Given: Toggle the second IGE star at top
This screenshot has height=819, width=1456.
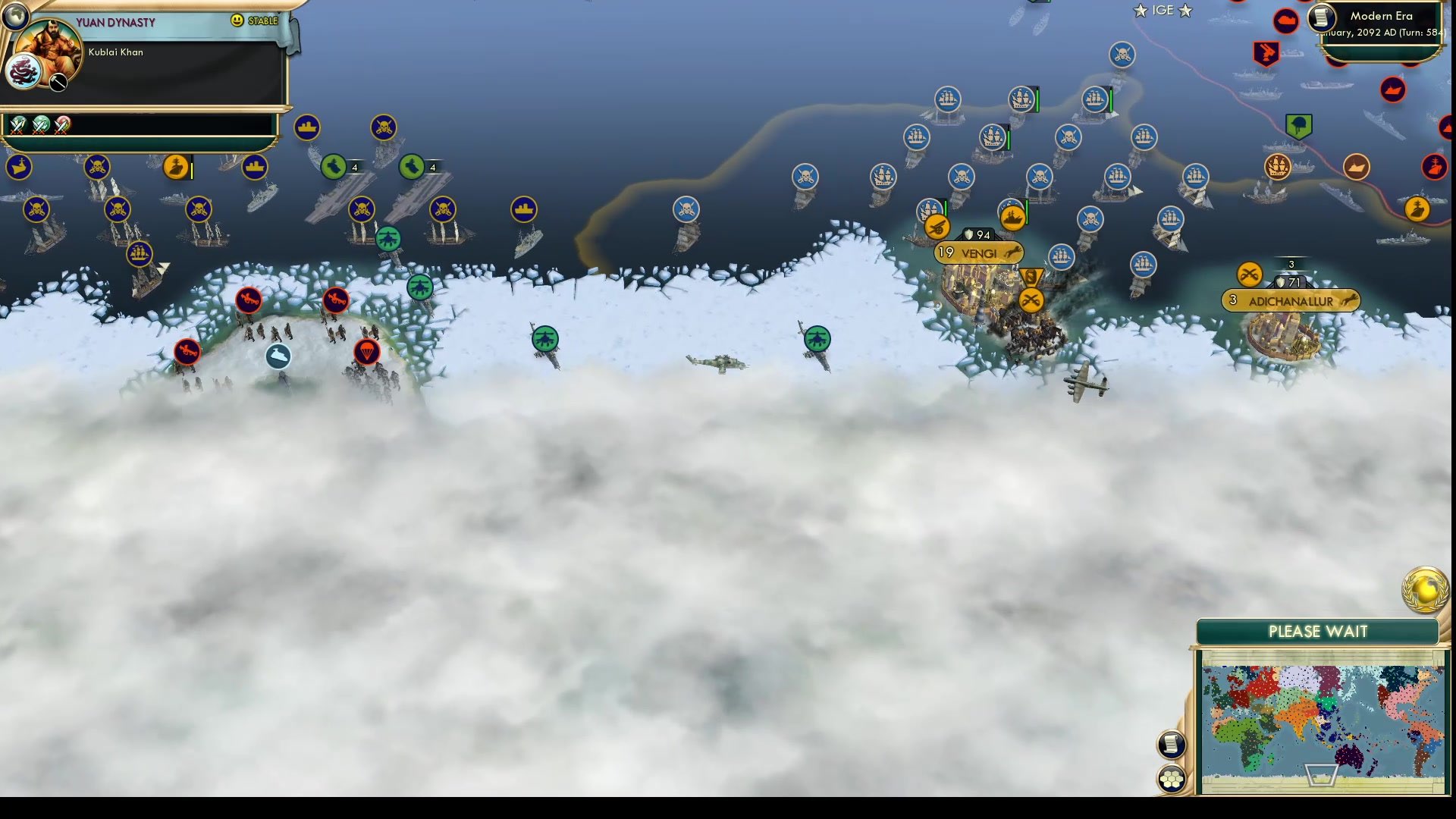Looking at the screenshot, I should [x=1184, y=10].
